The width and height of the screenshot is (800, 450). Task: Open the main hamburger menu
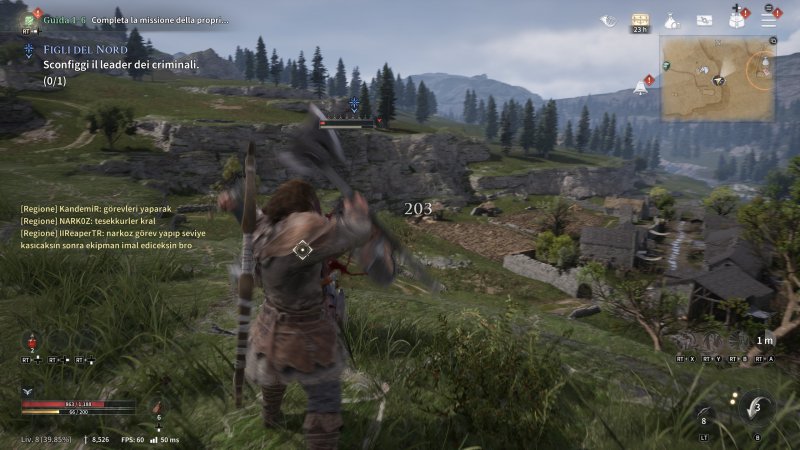coord(769,19)
